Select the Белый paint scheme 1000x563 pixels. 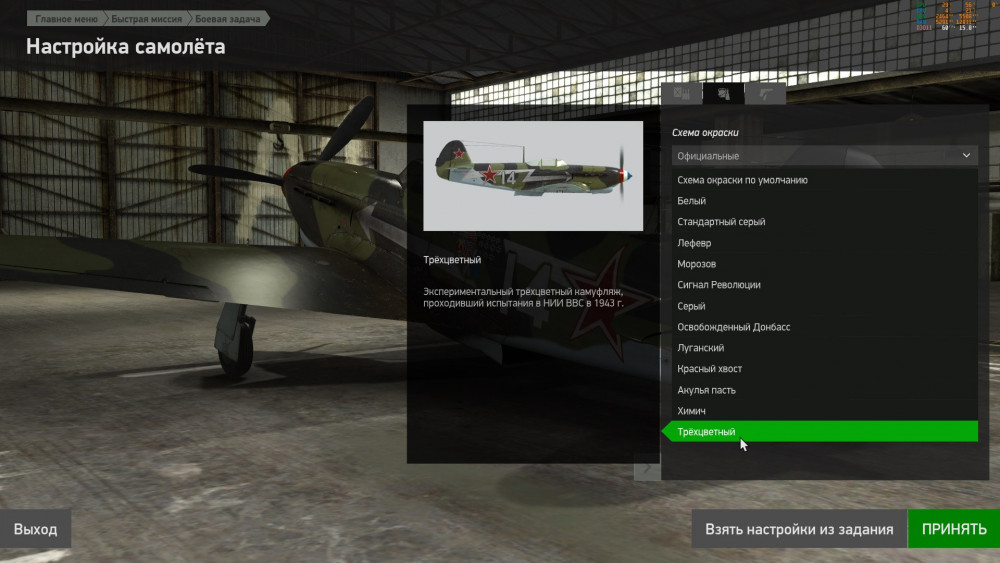pyautogui.click(x=692, y=201)
